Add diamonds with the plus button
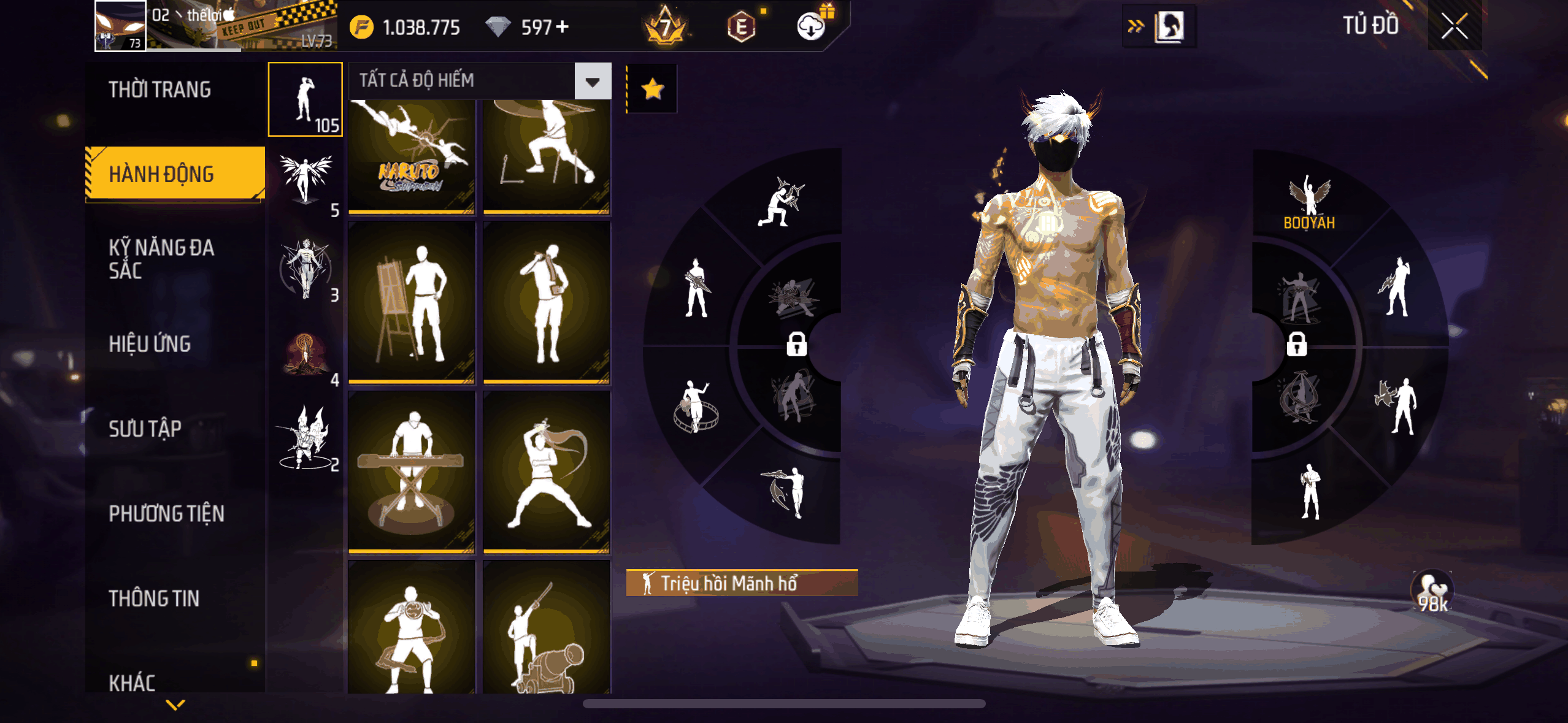The height and width of the screenshot is (723, 1568). (562, 27)
